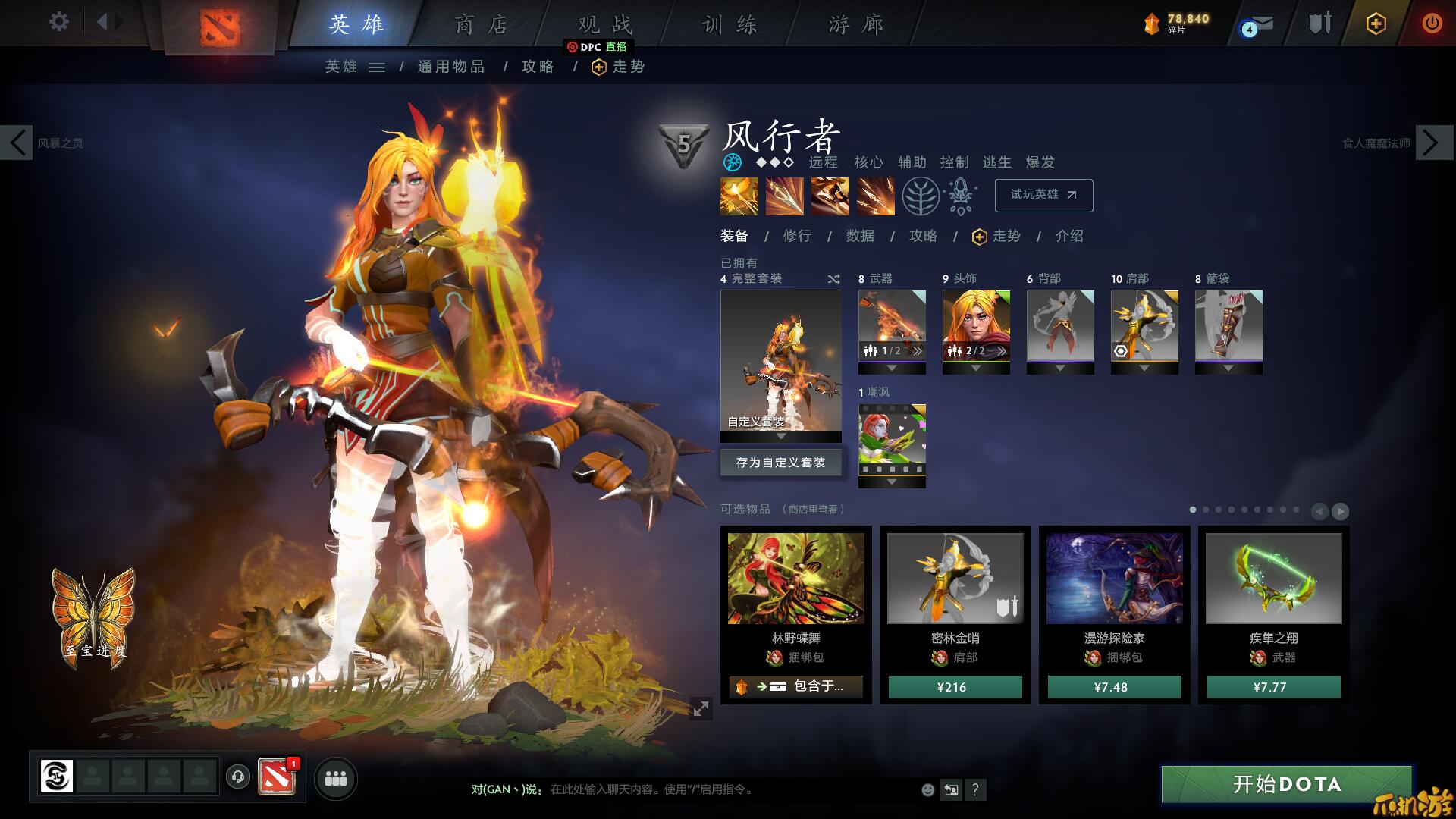
Task: View the 介绍 hero intro tab
Action: [1069, 236]
